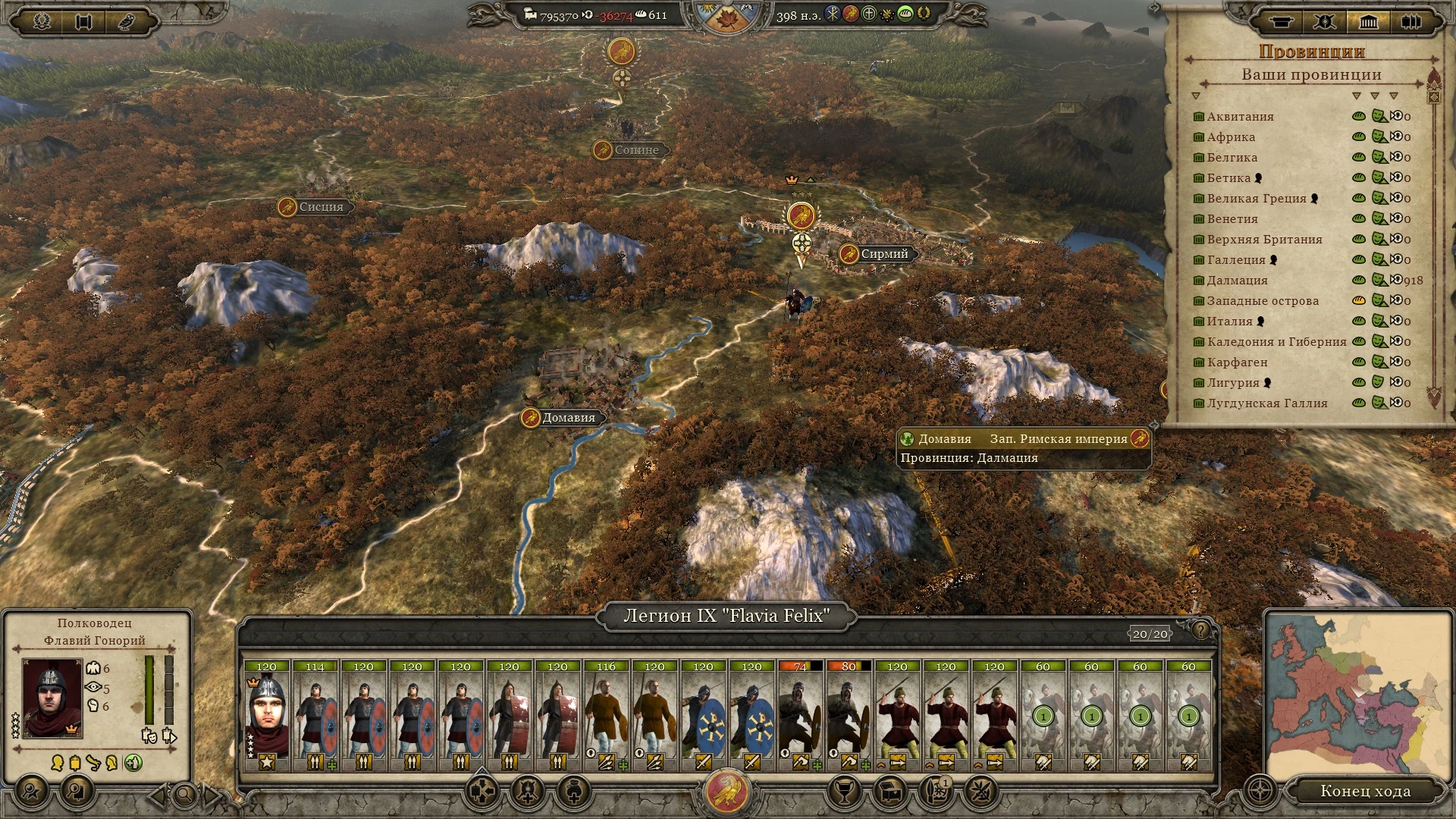Switch to the factions tab in top-right group

[x=1325, y=22]
